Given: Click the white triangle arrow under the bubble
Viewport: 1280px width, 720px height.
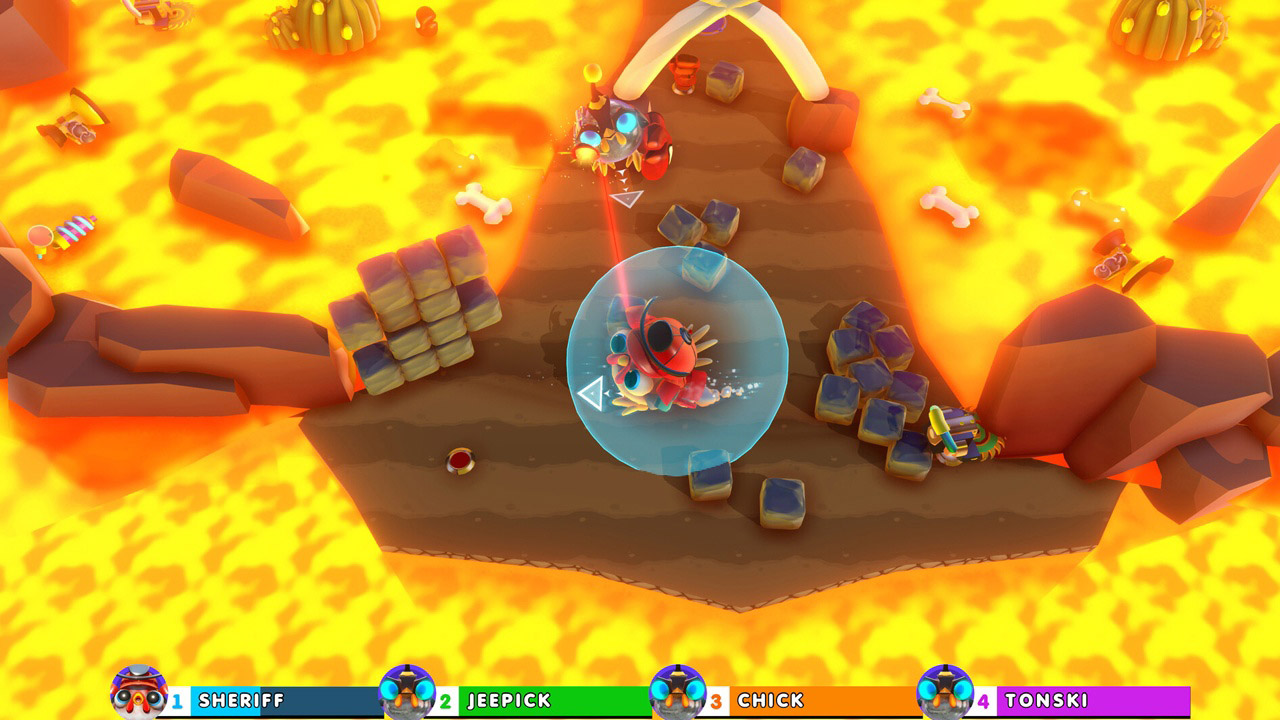Looking at the screenshot, I should click(x=588, y=394).
